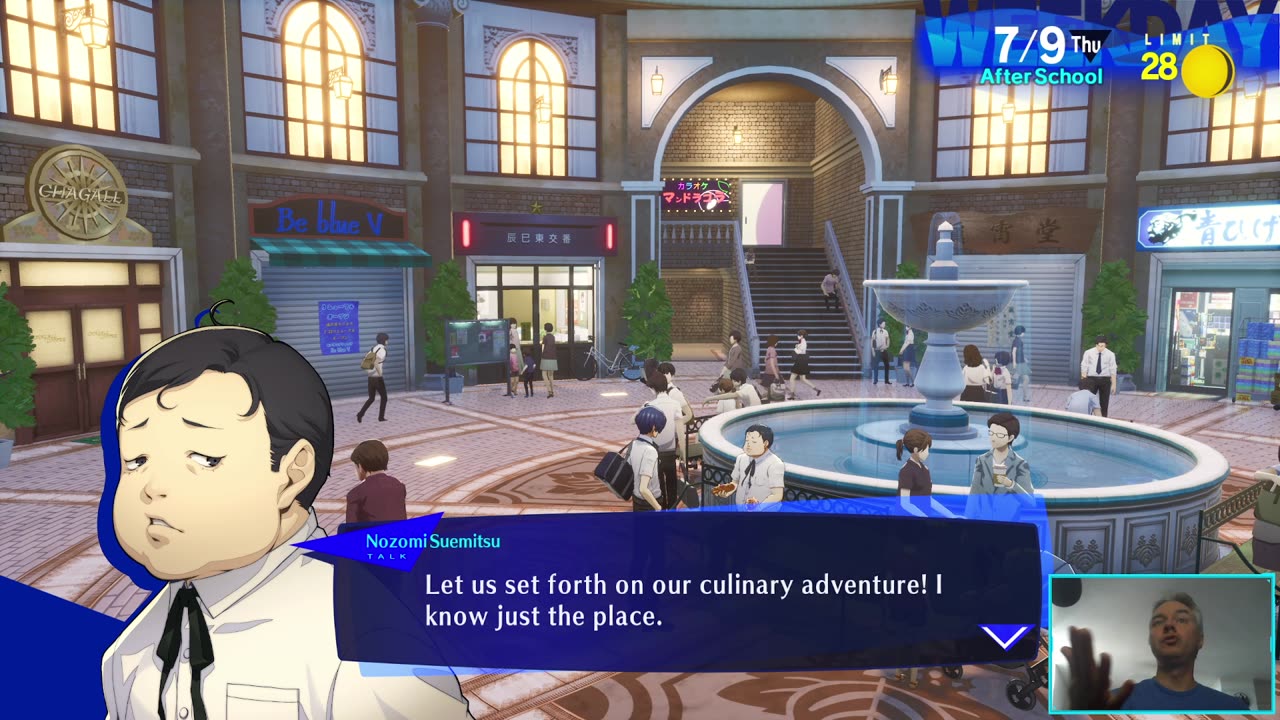The height and width of the screenshot is (720, 1280).
Task: Click Nozomi Suemitsu's dialogue text box
Action: 684,598
